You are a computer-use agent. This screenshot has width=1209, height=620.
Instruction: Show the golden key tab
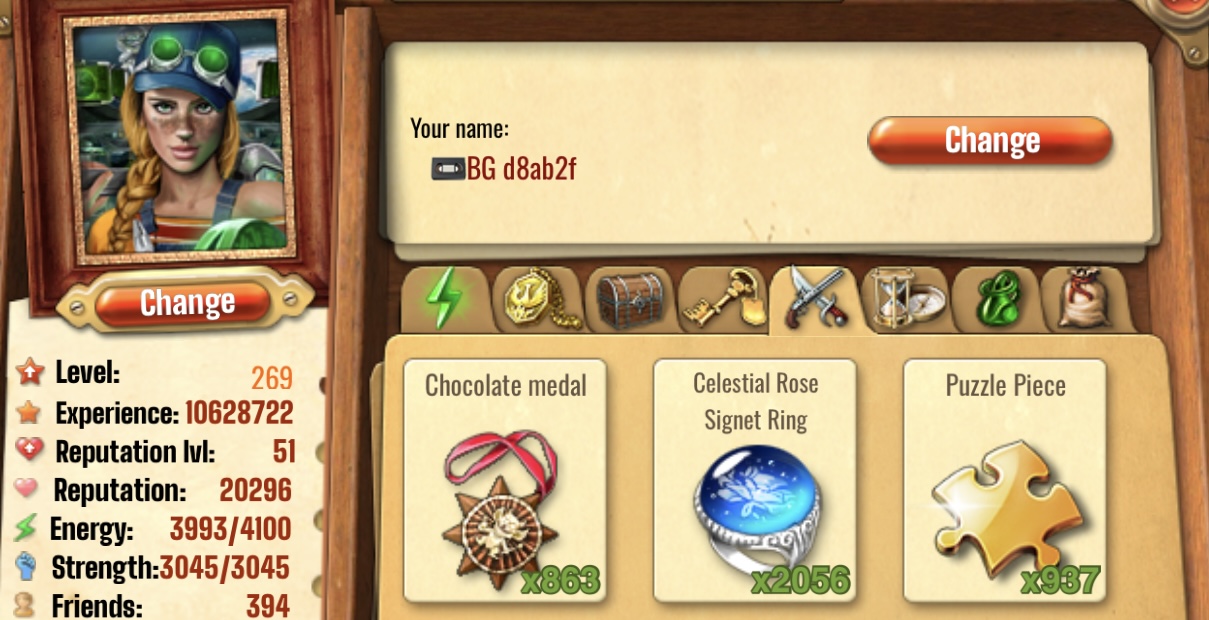coord(722,299)
